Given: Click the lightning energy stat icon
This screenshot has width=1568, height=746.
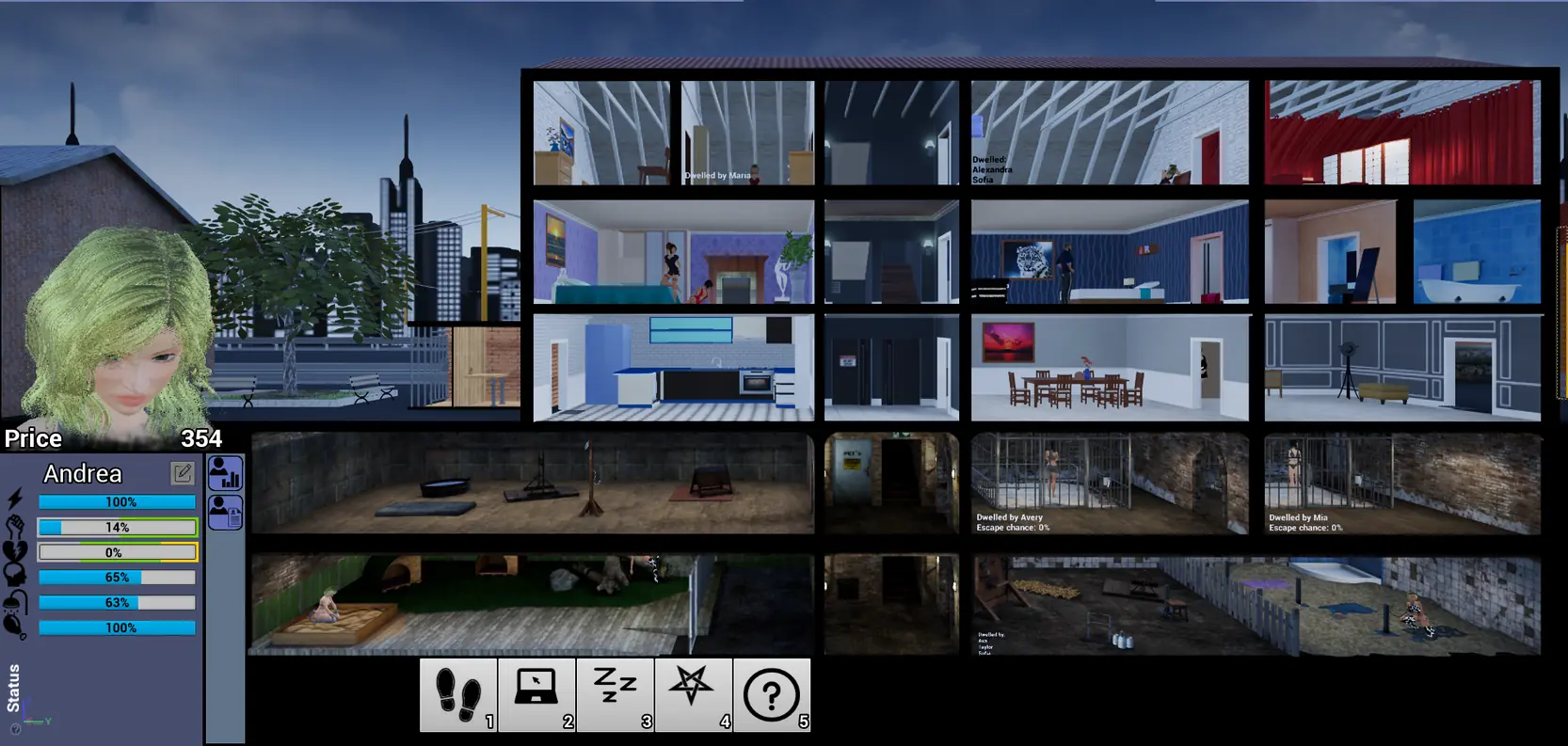Looking at the screenshot, I should pyautogui.click(x=14, y=500).
